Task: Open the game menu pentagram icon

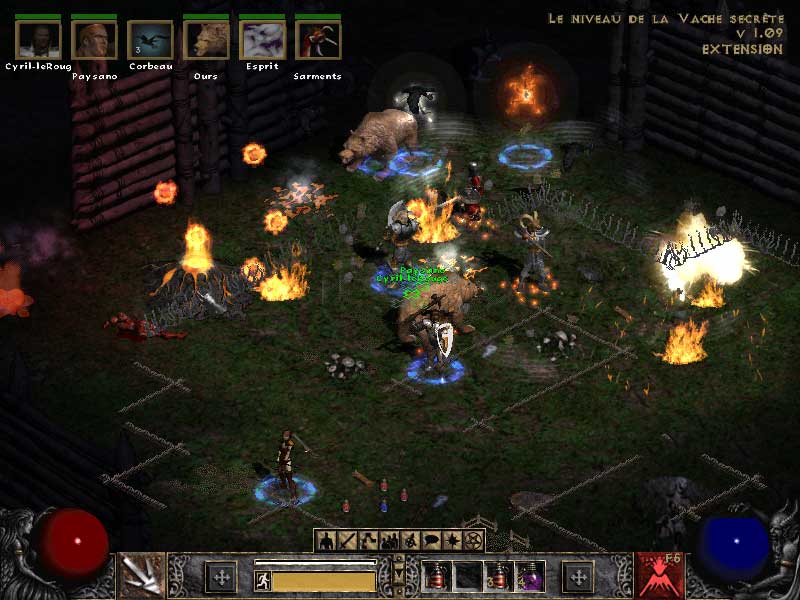Action: [x=474, y=541]
